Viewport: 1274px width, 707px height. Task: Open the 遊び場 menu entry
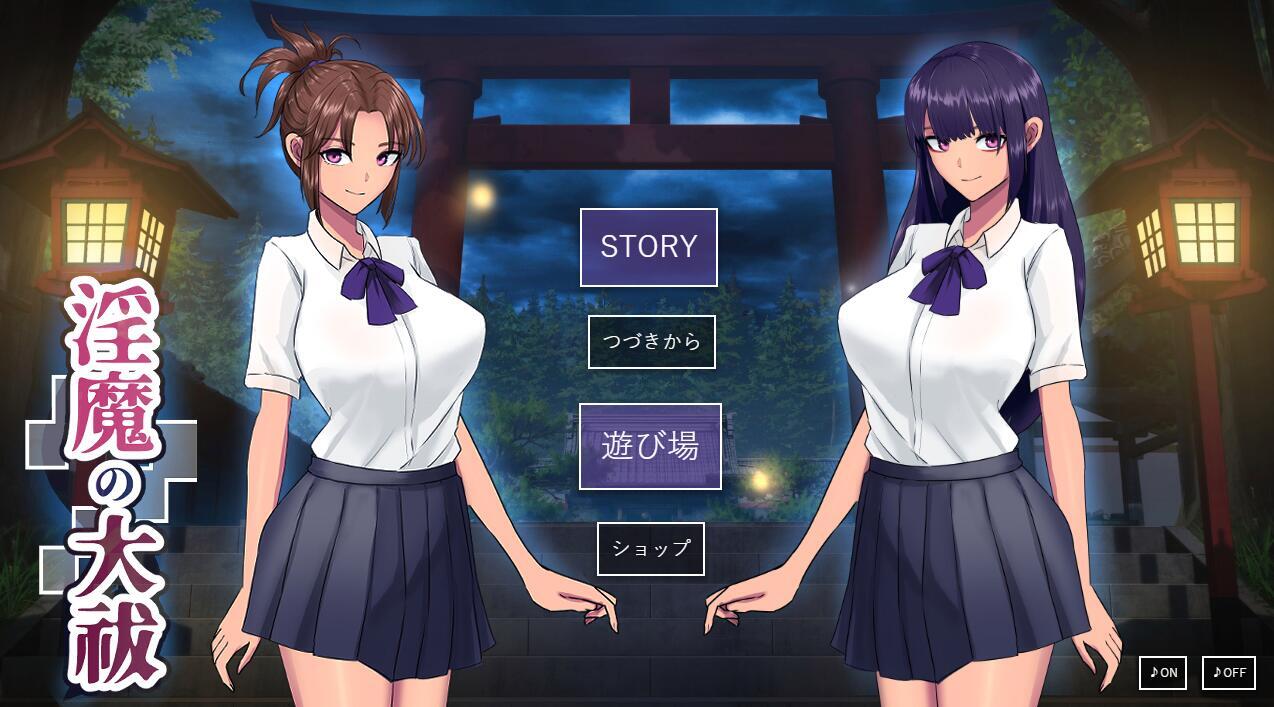click(650, 446)
